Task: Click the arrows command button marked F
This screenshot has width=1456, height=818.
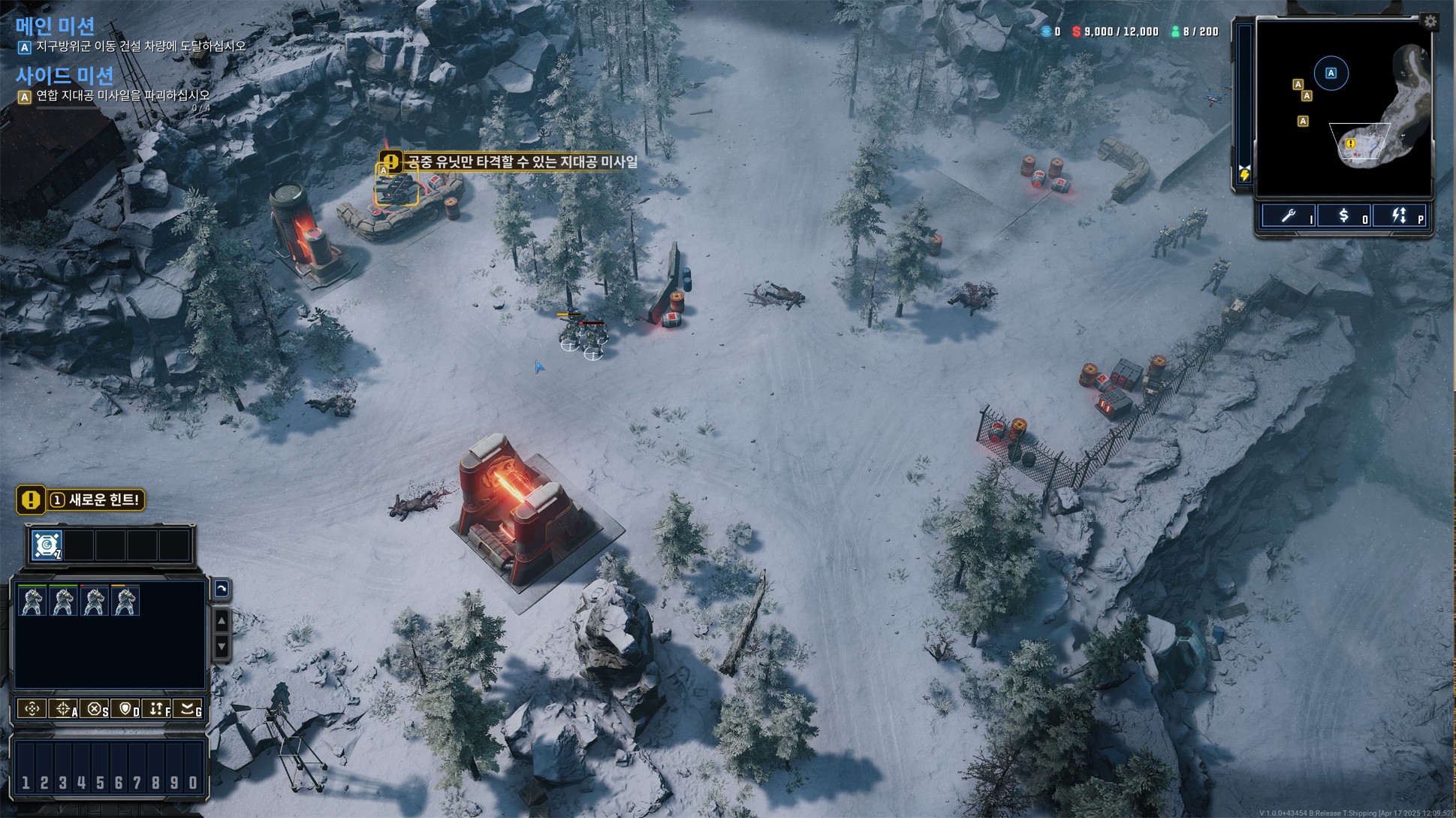Action: [157, 708]
